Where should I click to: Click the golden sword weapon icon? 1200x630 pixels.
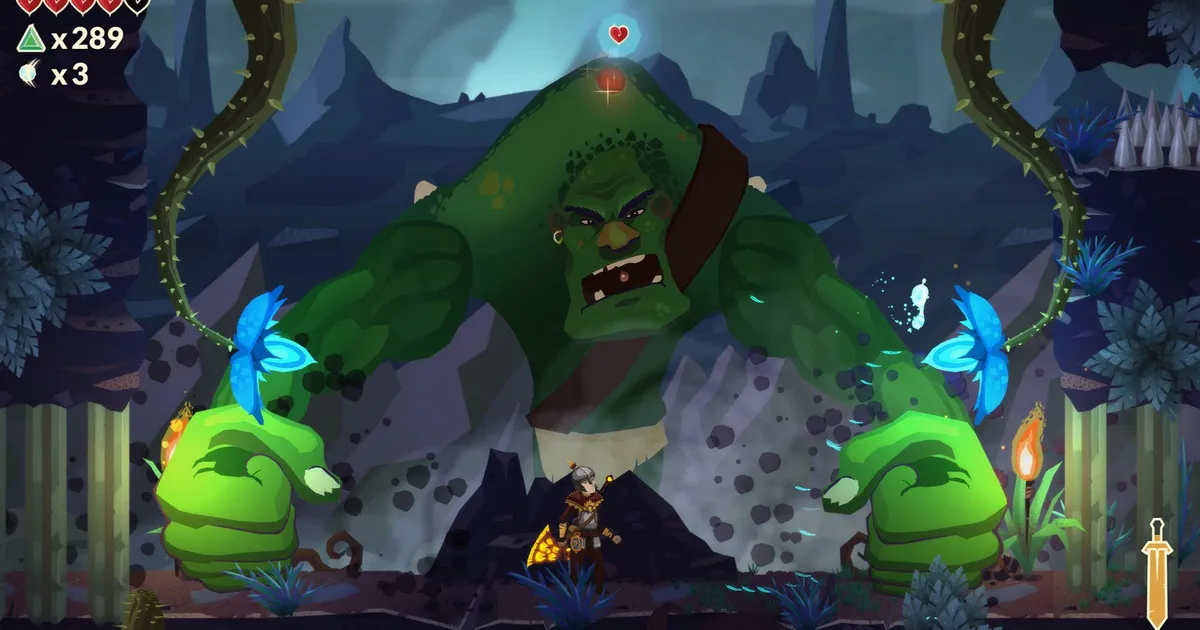tap(1157, 570)
